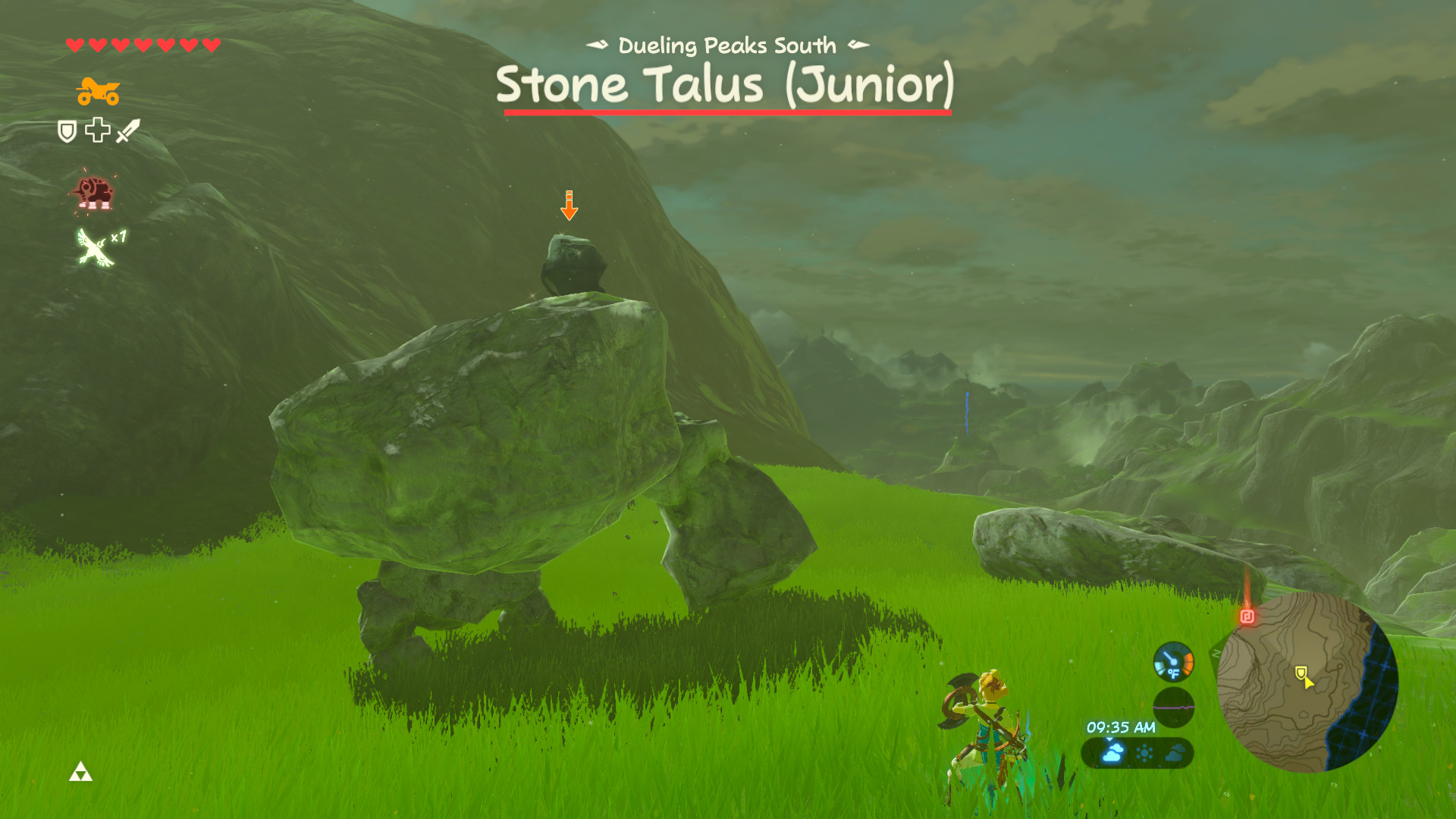Click the shield status icon
The image size is (1456, 819).
pyautogui.click(x=67, y=131)
